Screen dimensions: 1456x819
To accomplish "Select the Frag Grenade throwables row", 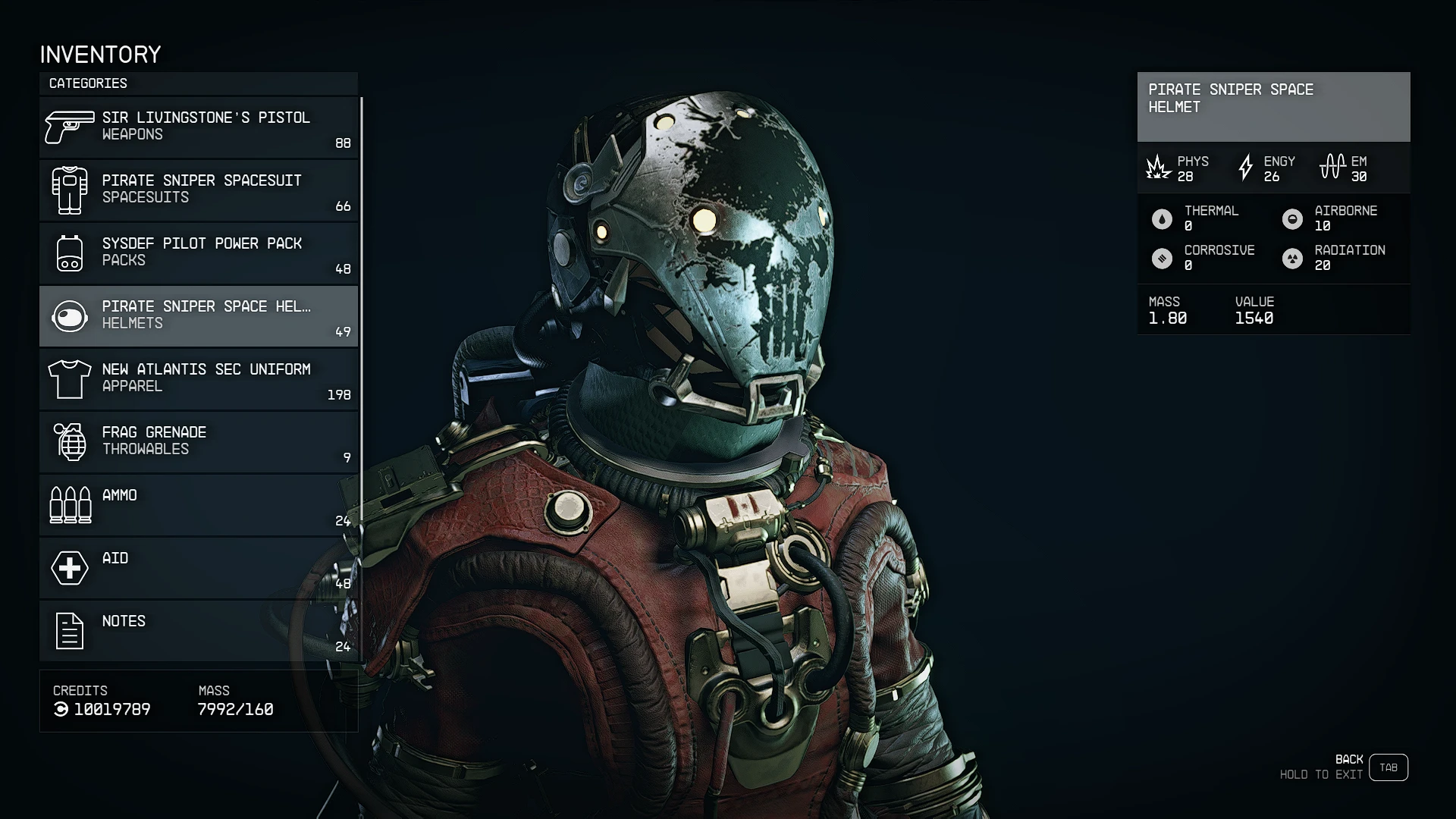I will [x=199, y=442].
